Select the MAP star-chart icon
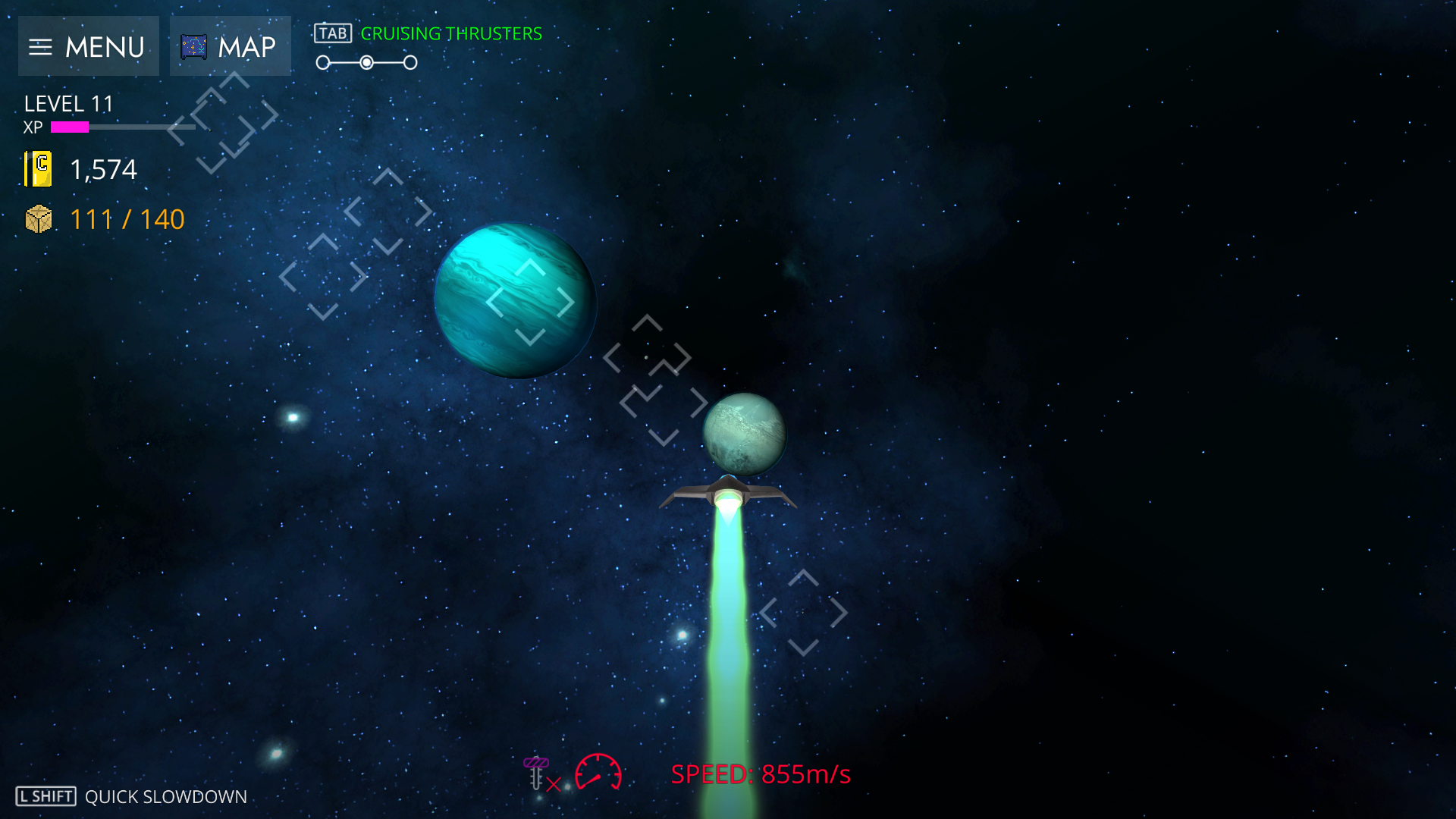1456x819 pixels. (194, 46)
